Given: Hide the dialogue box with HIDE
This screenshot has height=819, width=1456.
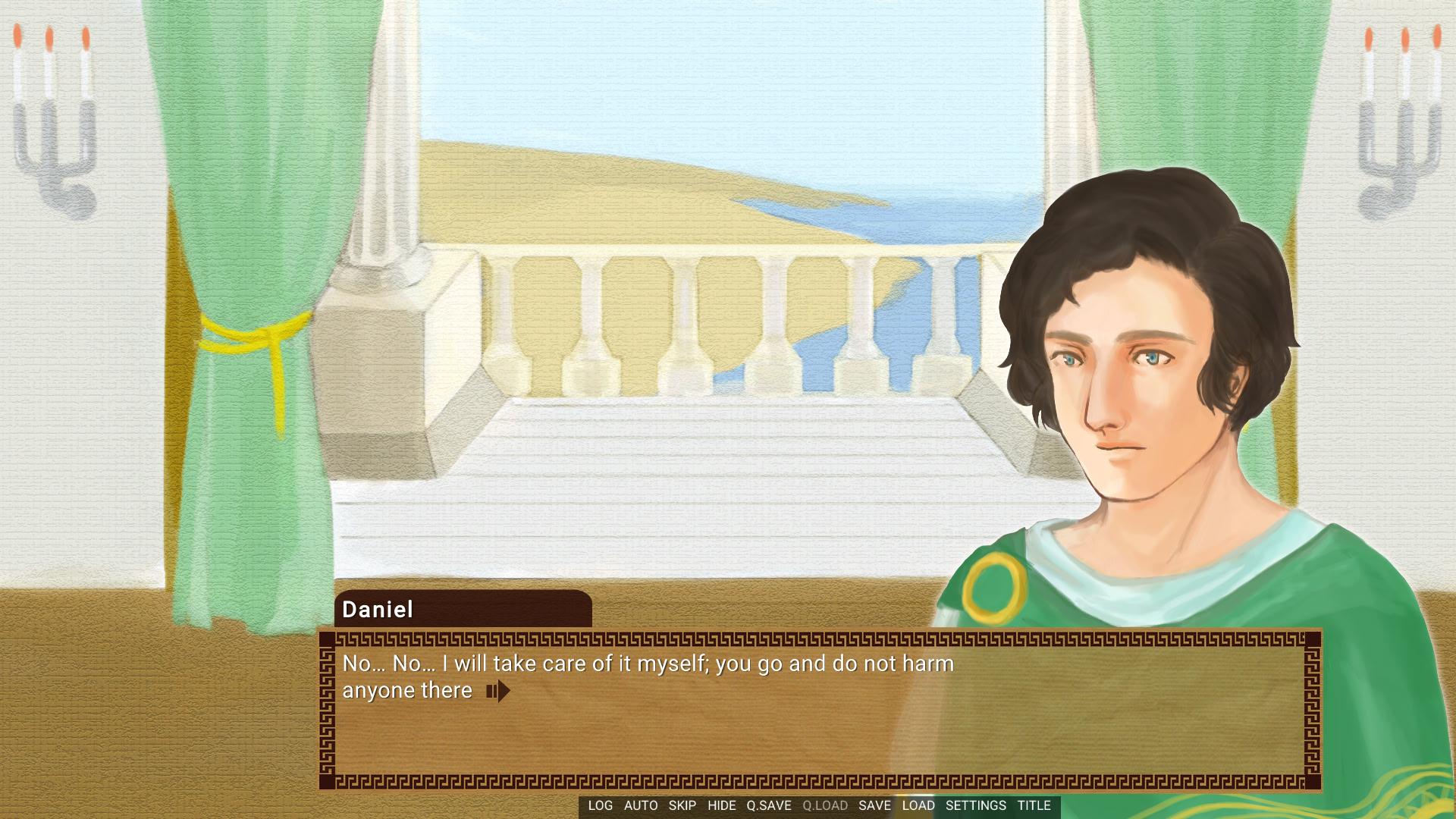Looking at the screenshot, I should pyautogui.click(x=721, y=806).
